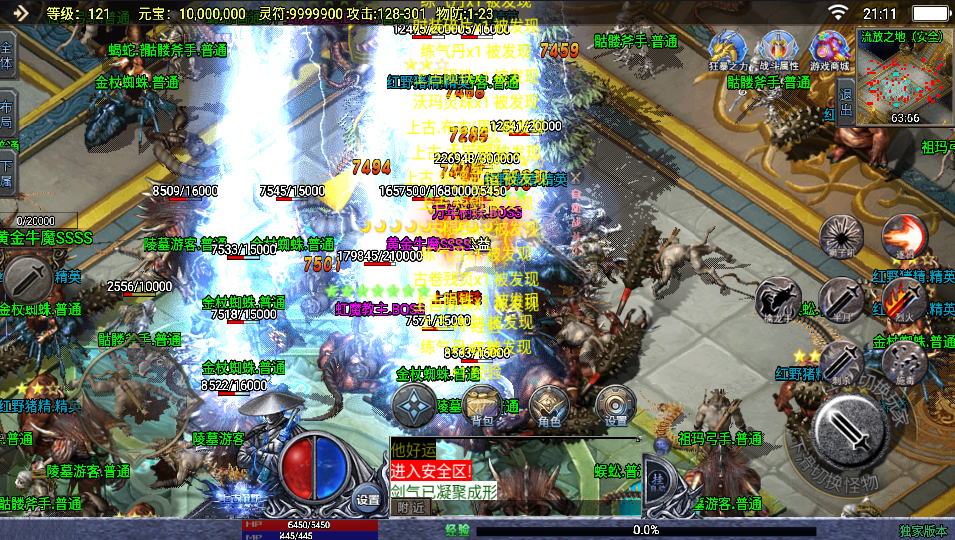The height and width of the screenshot is (540, 955).
Task: Click the four-point star menu button
Action: coord(413,405)
